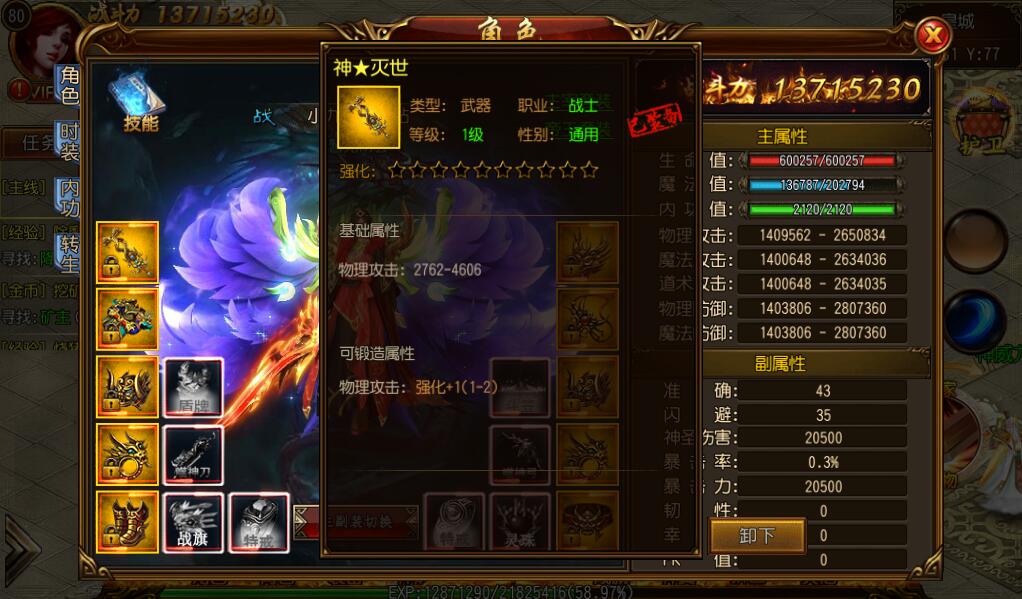Select the equipped weapon slot
This screenshot has width=1022, height=599.
[128, 252]
